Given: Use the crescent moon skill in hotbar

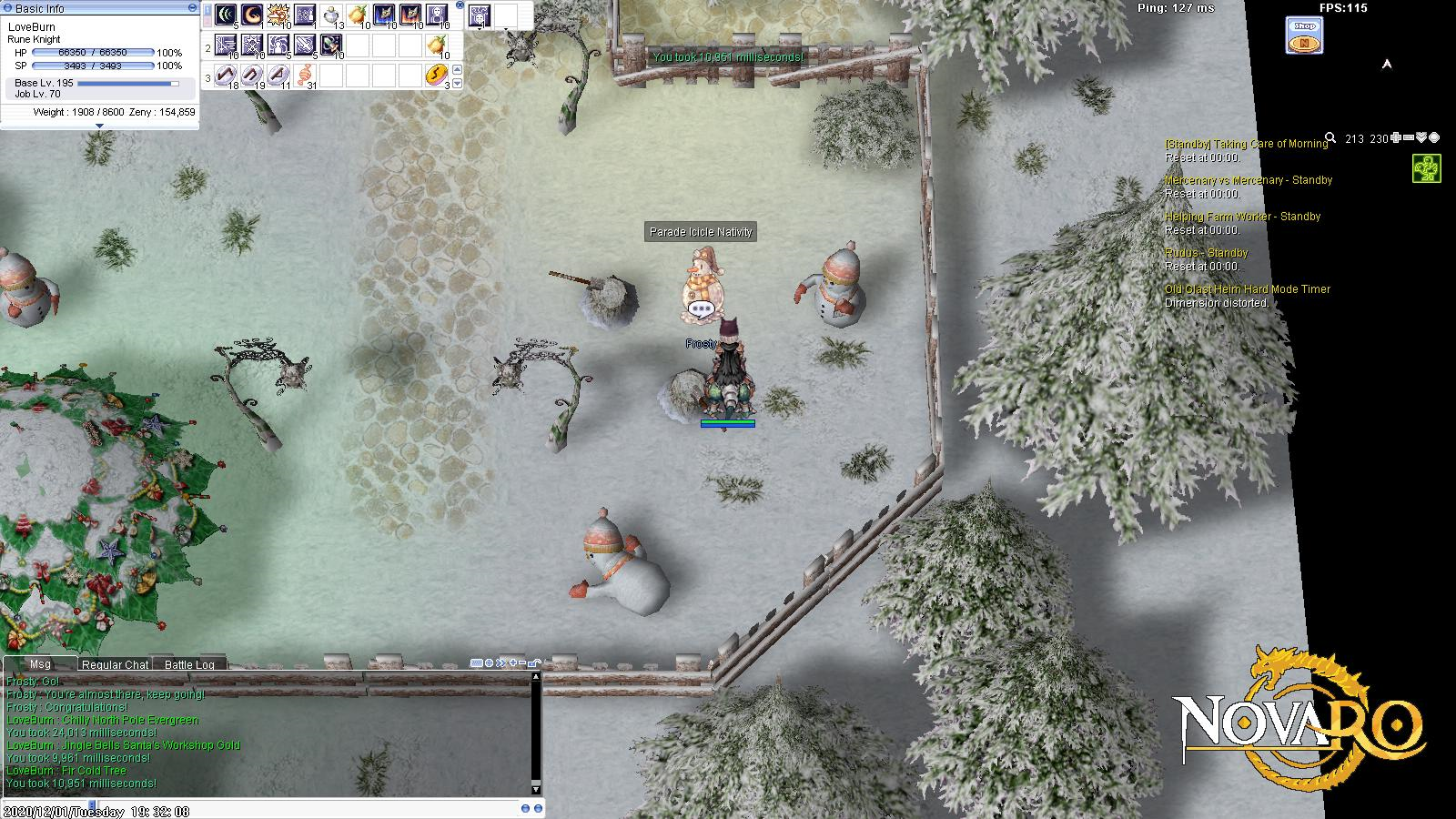Looking at the screenshot, I should (251, 15).
